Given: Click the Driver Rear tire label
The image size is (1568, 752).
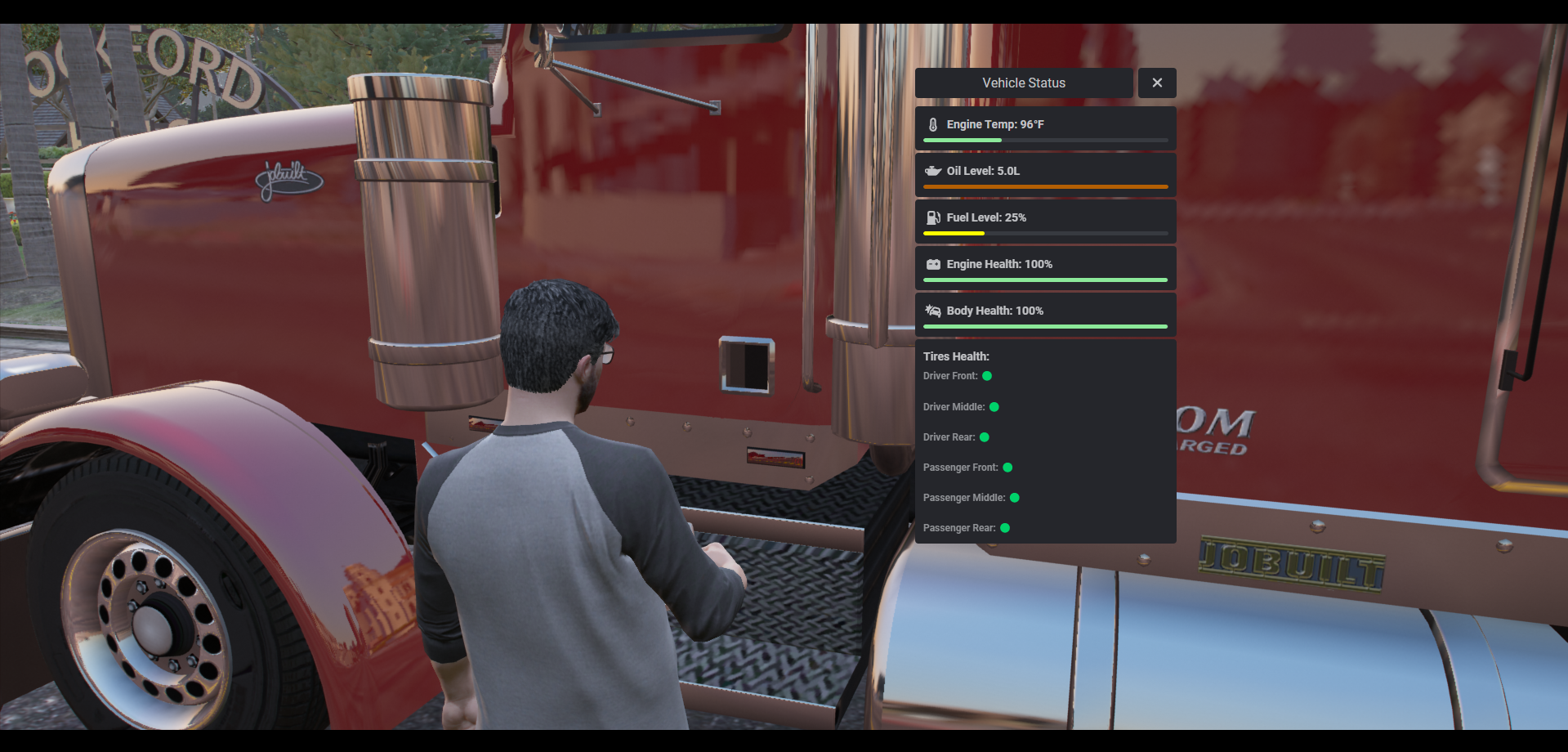Looking at the screenshot, I should click(948, 437).
